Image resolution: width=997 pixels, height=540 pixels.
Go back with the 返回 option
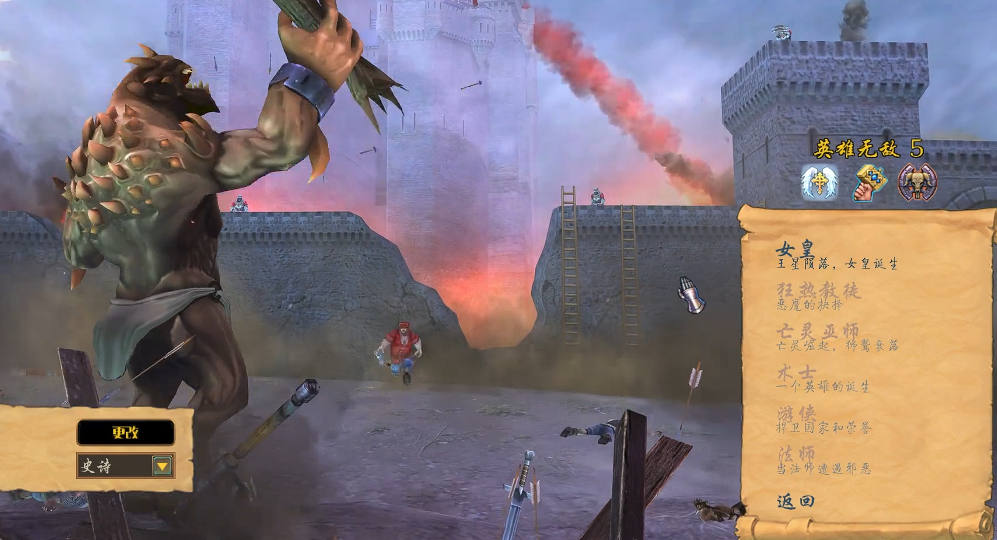click(x=796, y=501)
